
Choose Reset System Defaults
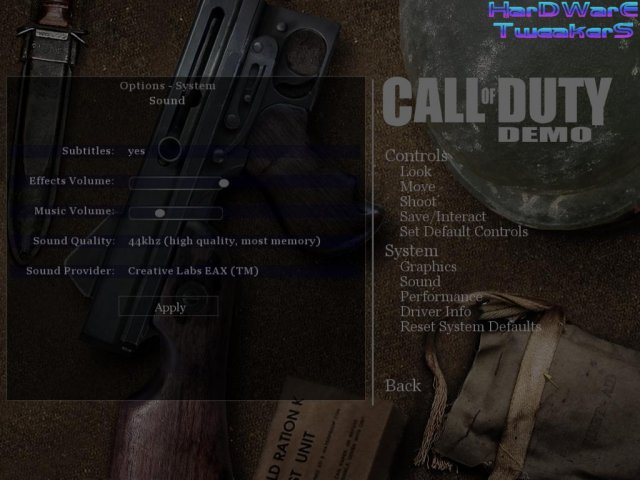point(470,327)
